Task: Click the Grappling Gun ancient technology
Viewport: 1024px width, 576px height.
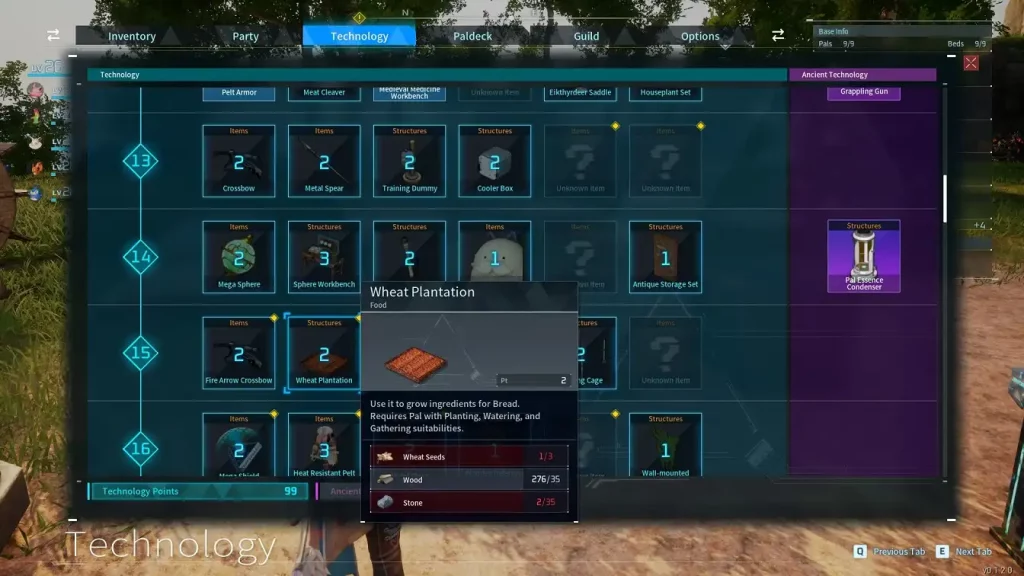Action: 864,92
